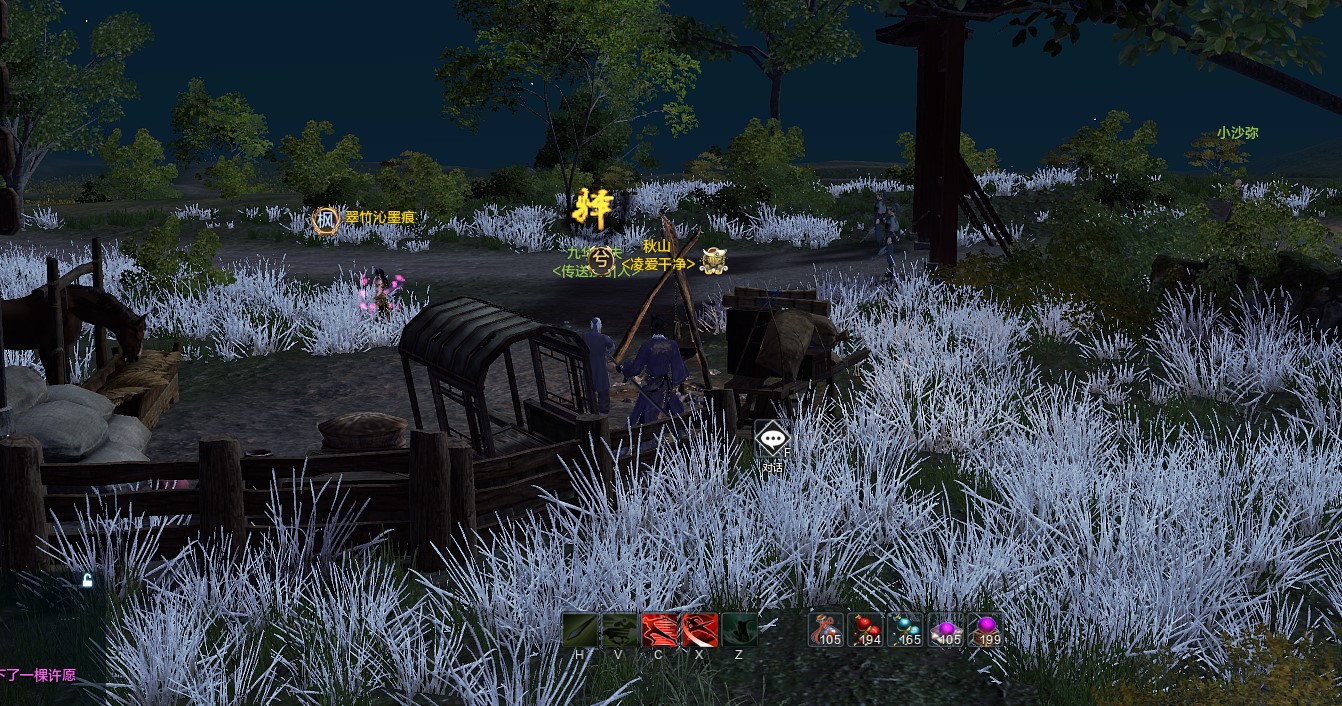Use the teal gourd potion stack
This screenshot has height=706, width=1342.
[x=906, y=630]
